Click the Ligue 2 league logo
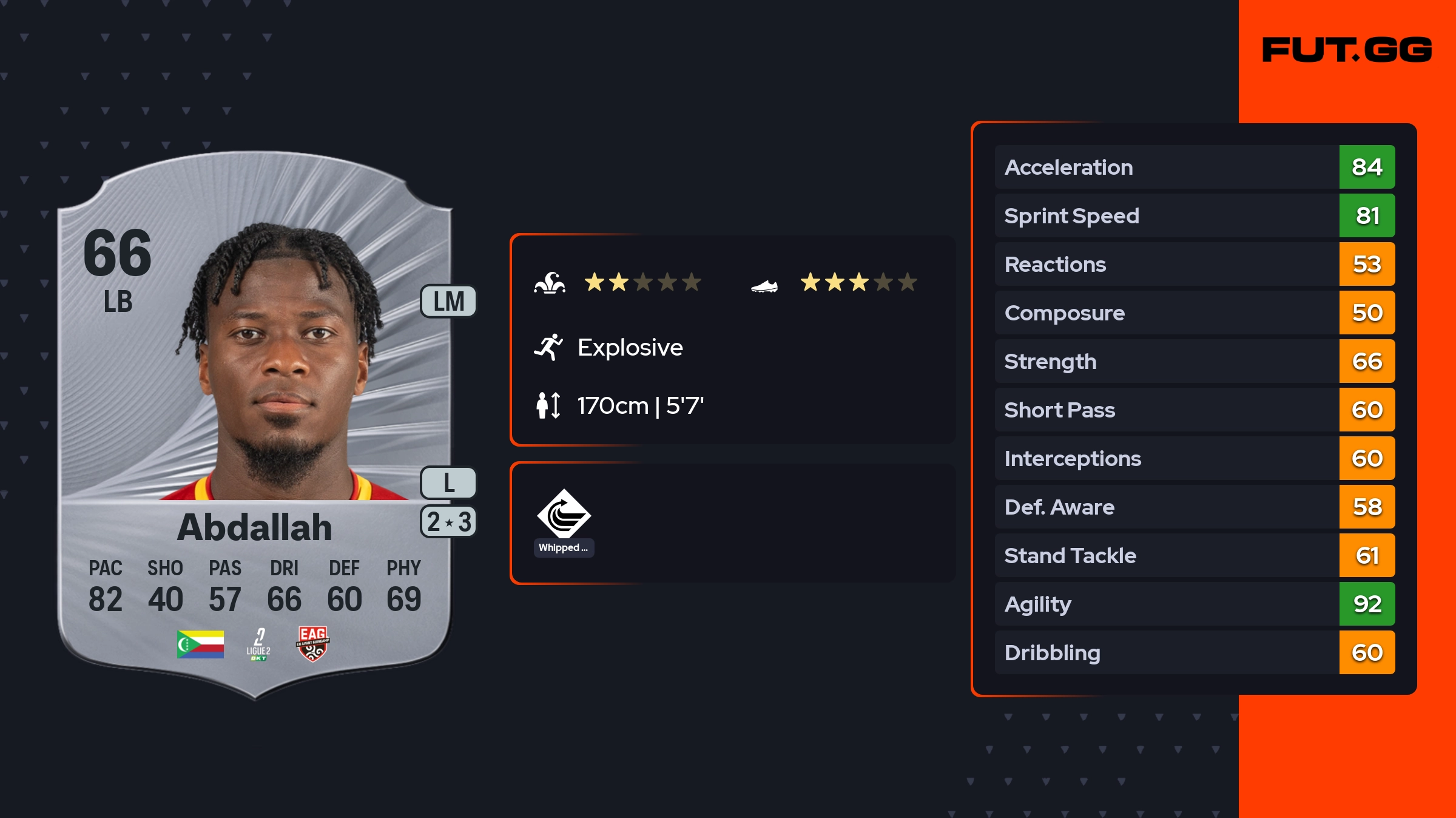 [x=258, y=644]
